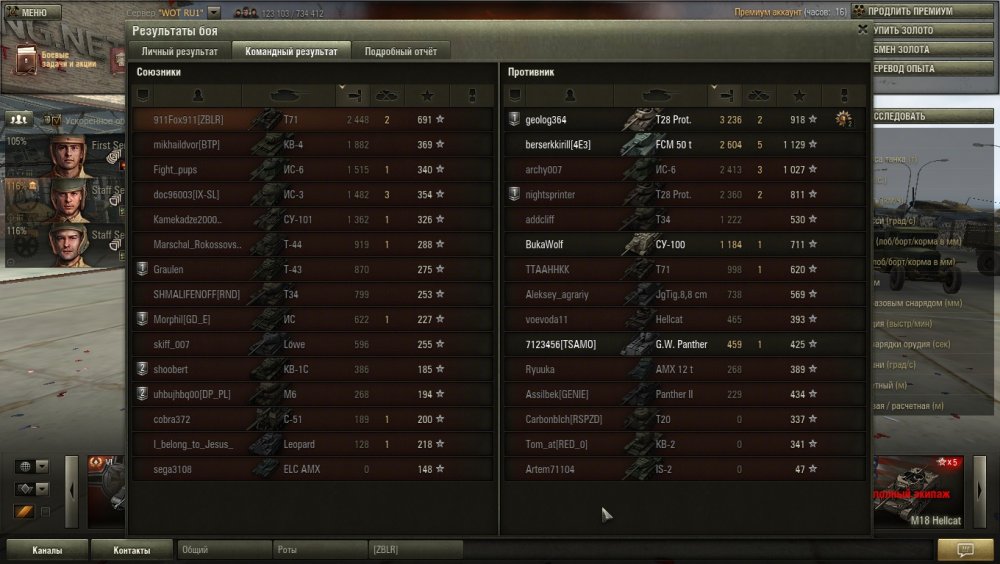Switch to the Общий chat channel
This screenshot has width=1000, height=564.
tap(224, 550)
